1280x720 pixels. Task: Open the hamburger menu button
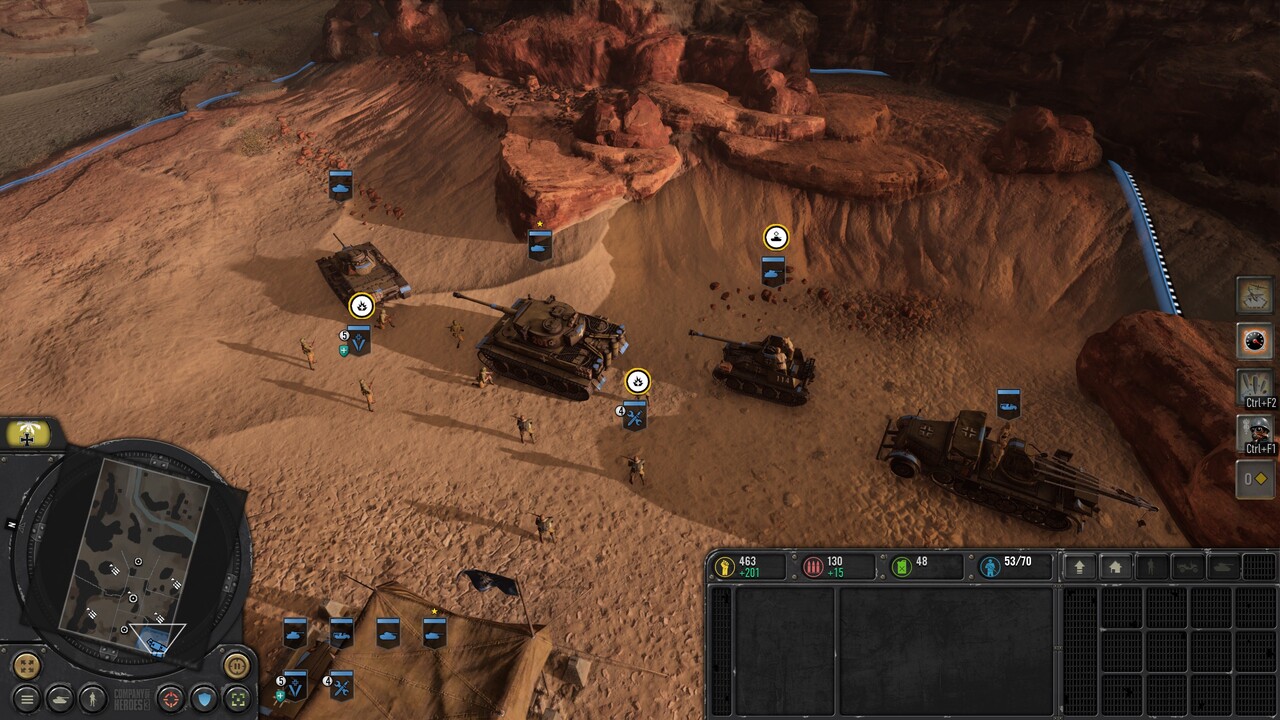click(x=27, y=698)
